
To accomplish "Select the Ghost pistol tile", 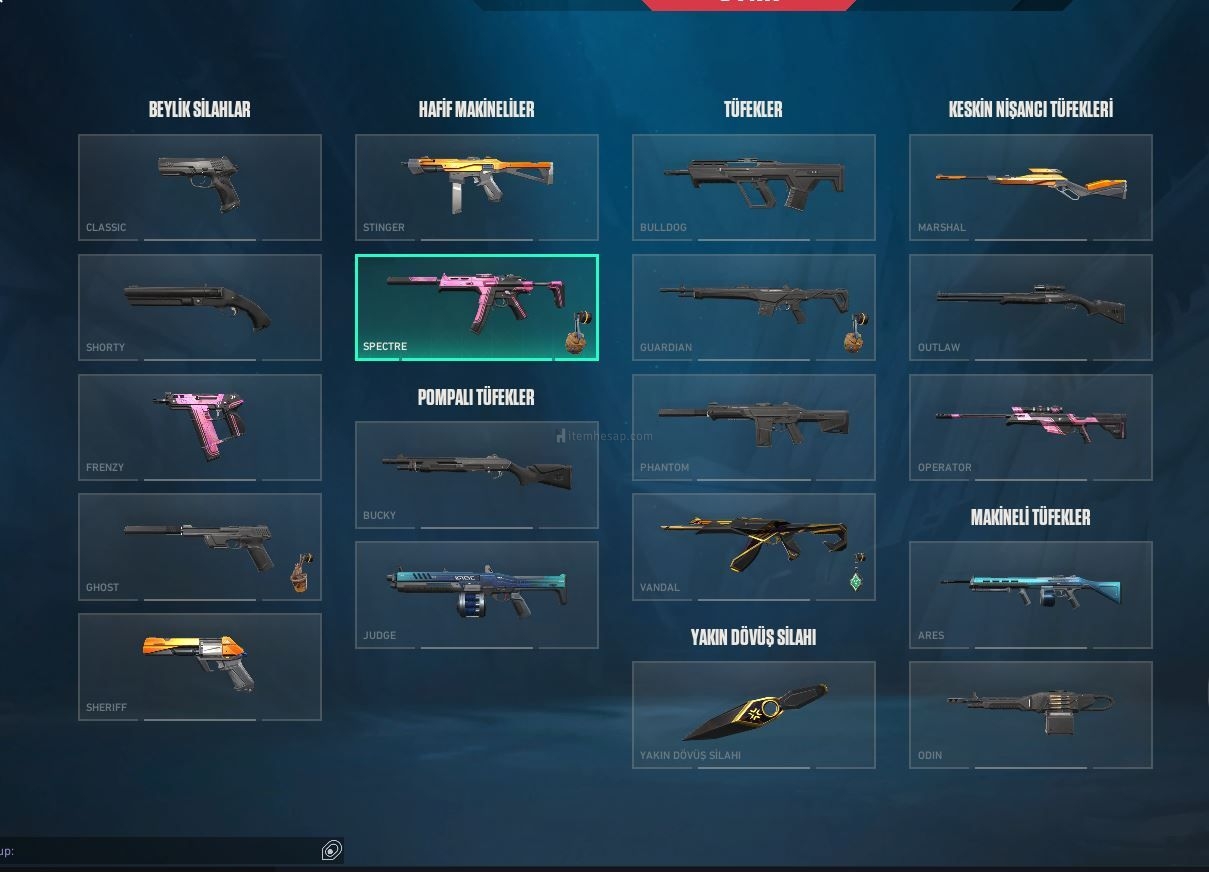I will click(x=200, y=546).
